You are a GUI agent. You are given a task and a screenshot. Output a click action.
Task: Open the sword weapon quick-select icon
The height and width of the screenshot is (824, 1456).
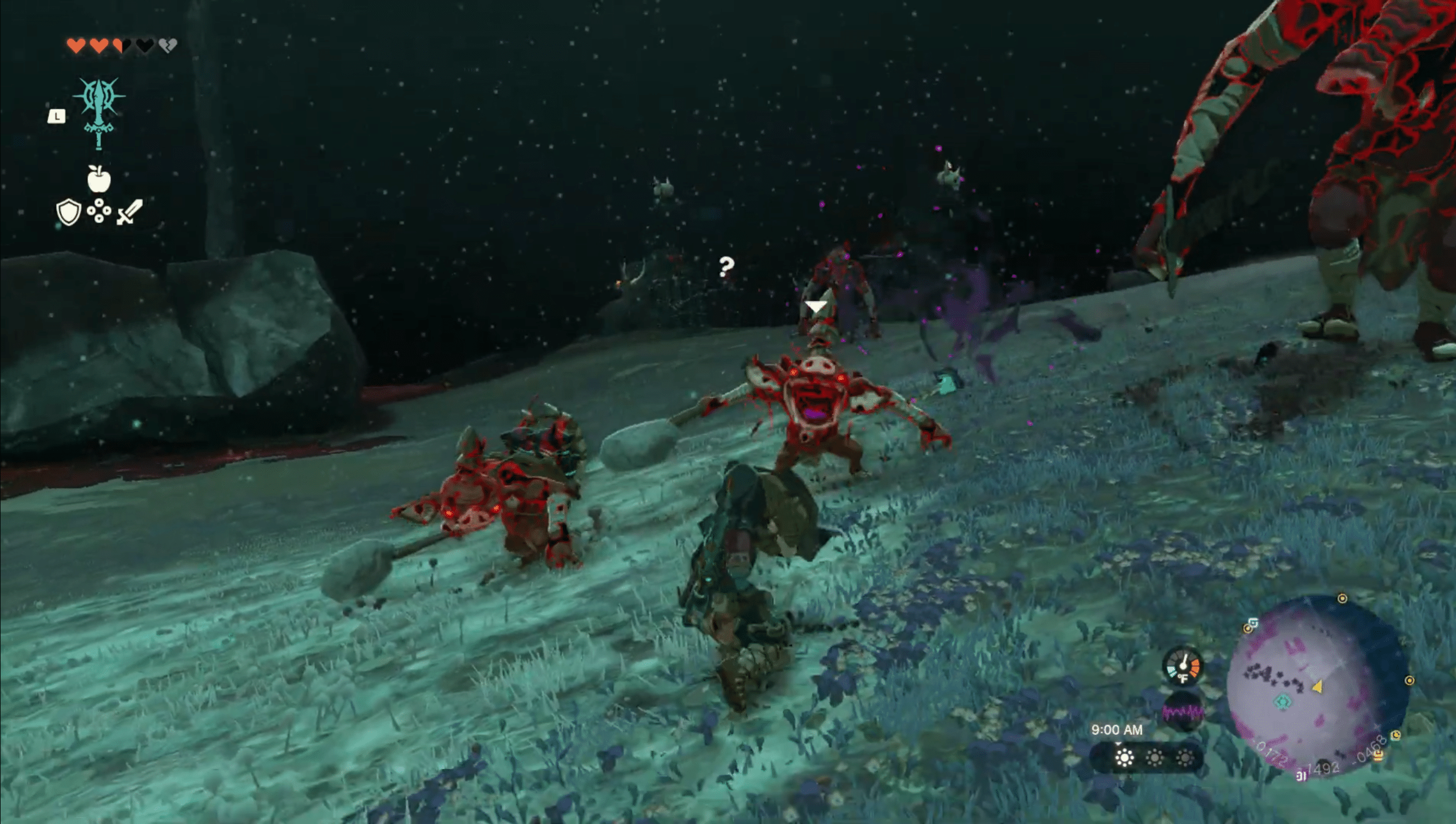coord(129,212)
